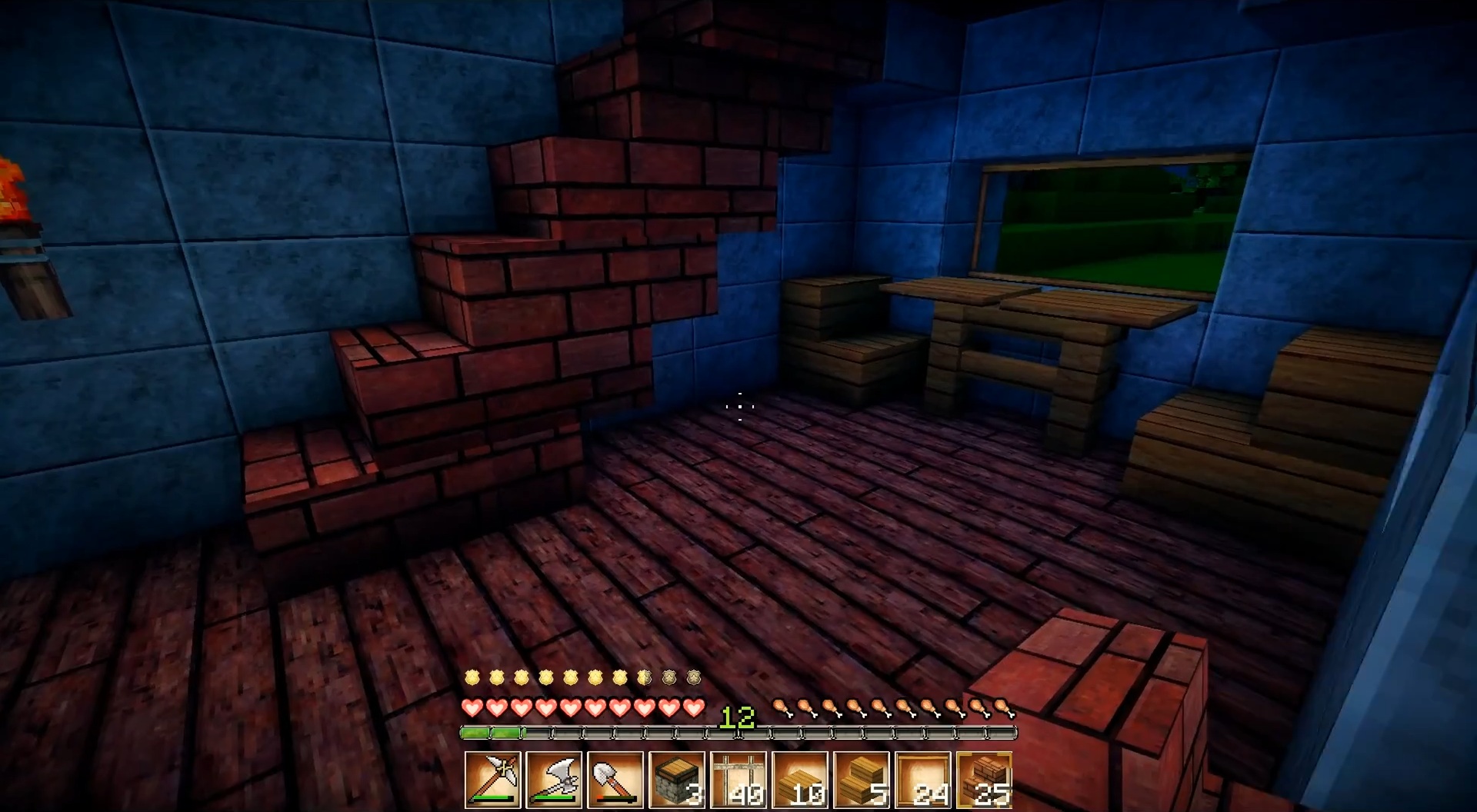Select the pickaxe hotbar slot
The height and width of the screenshot is (812, 1477).
click(492, 780)
